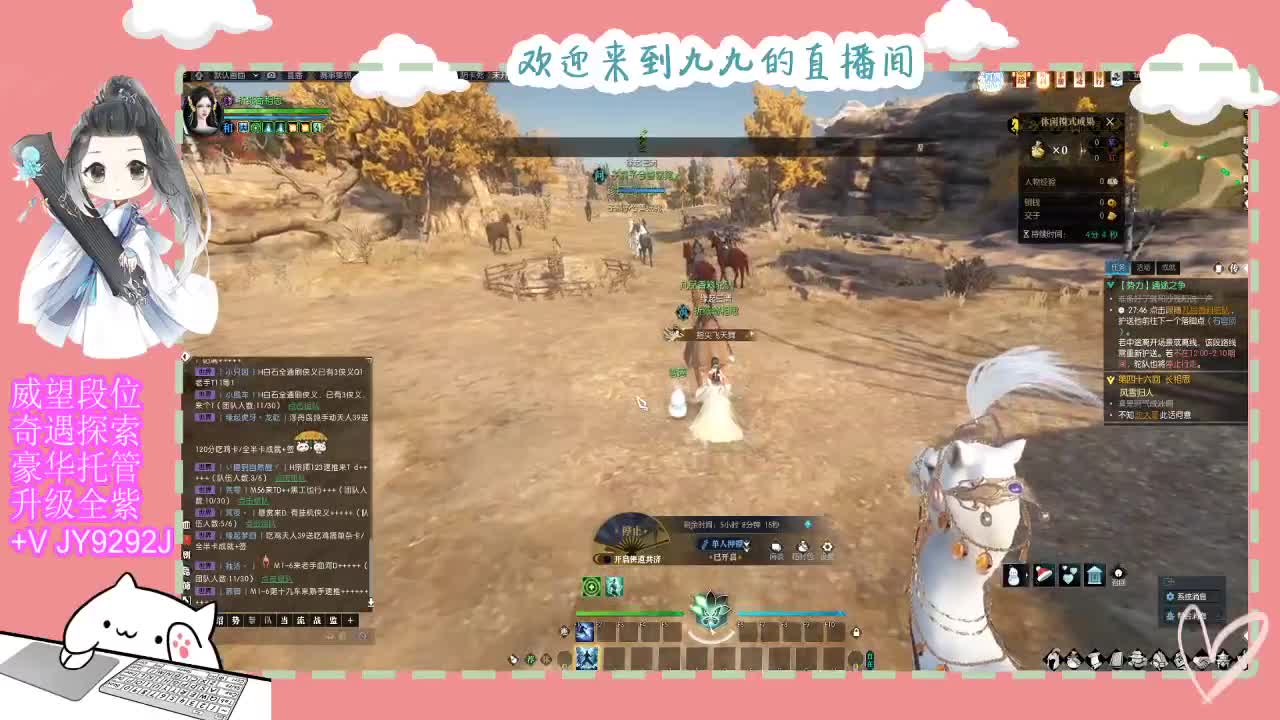Viewport: 1280px width, 720px height.
Task: Open the pavilion building icon
Action: pyautogui.click(x=1094, y=575)
